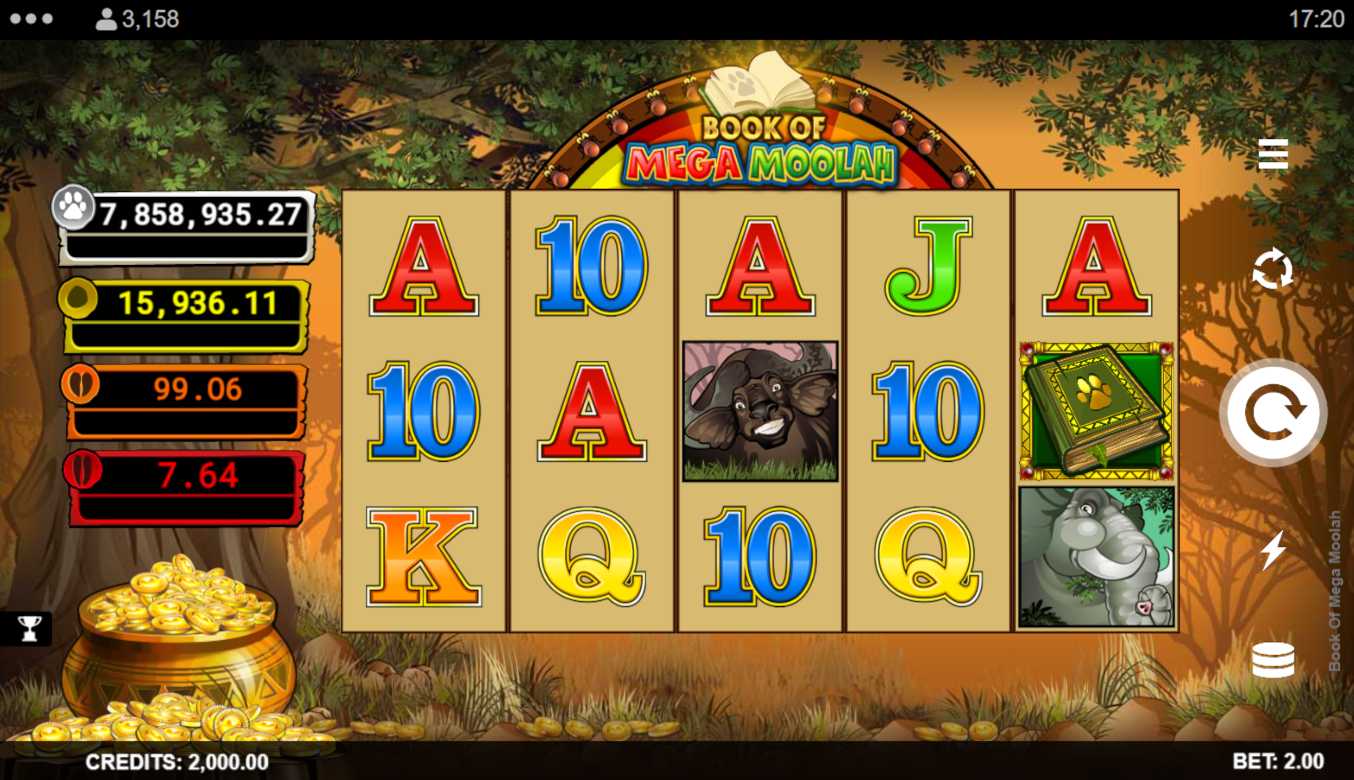Spin the reels with the large circular button
The width and height of the screenshot is (1354, 780).
tap(1272, 412)
